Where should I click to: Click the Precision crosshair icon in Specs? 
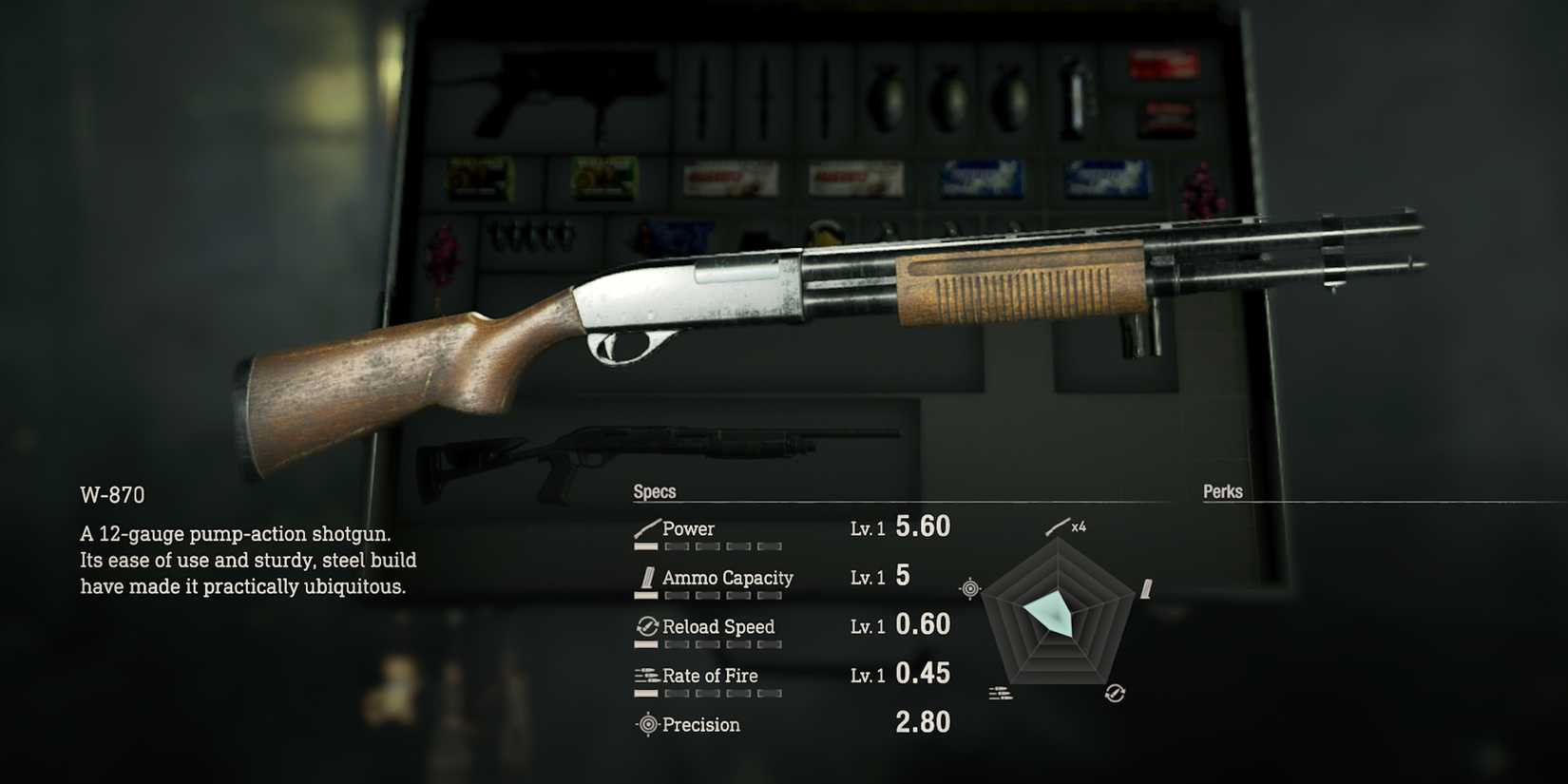click(647, 725)
